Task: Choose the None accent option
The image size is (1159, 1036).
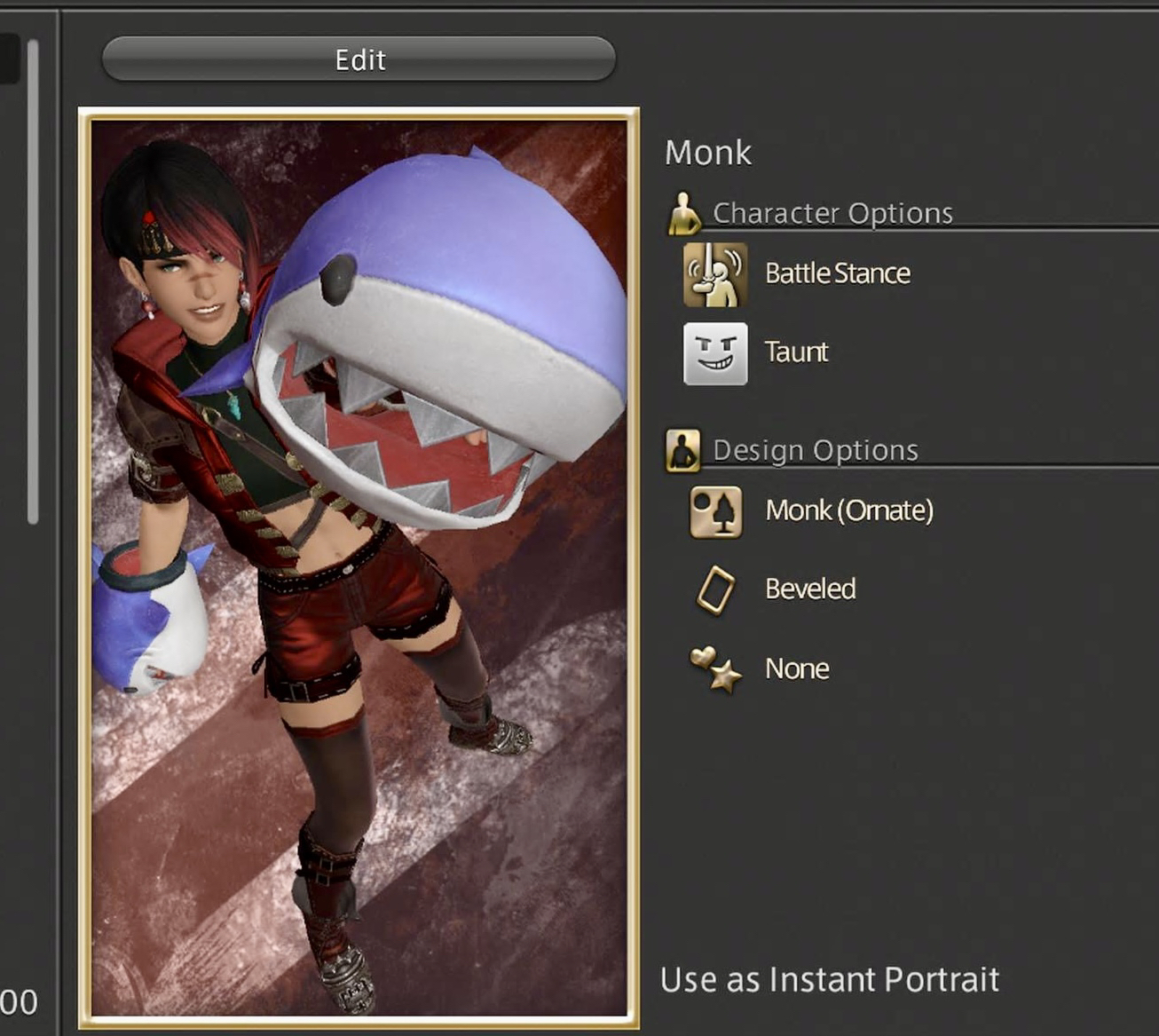Action: click(x=715, y=669)
